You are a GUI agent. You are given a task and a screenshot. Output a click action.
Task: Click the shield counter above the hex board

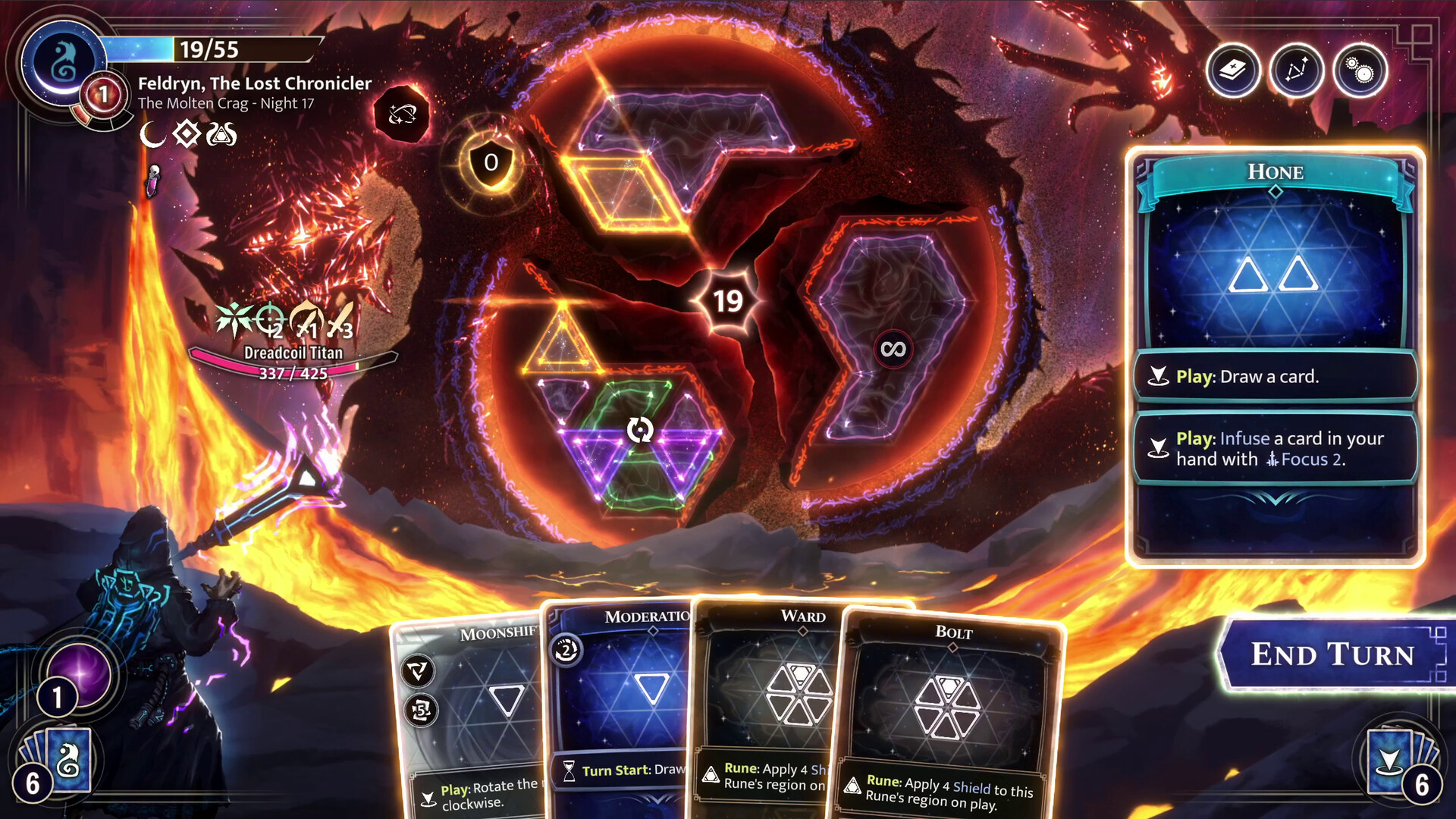[x=490, y=162]
